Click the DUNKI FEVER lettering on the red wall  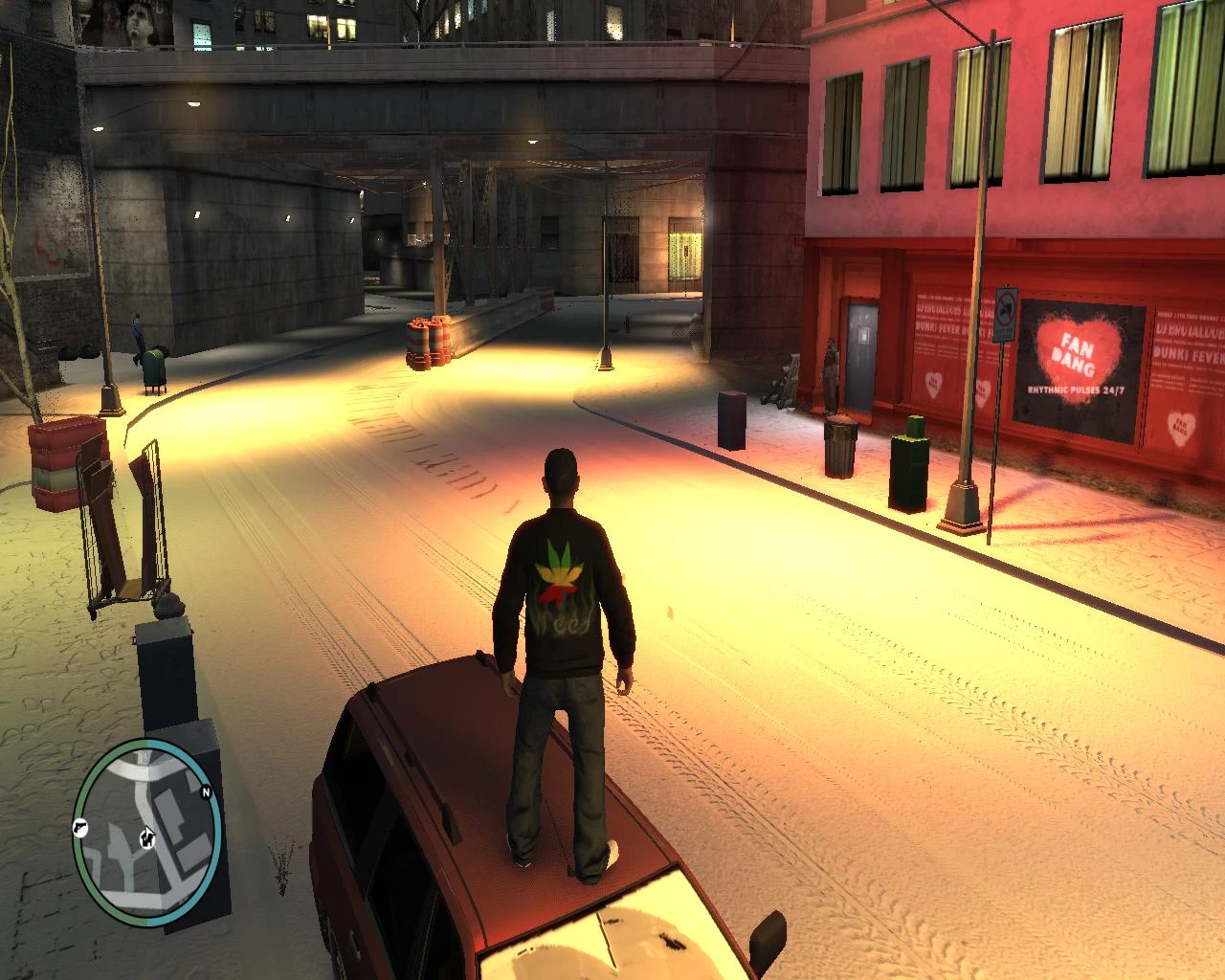coord(938,329)
